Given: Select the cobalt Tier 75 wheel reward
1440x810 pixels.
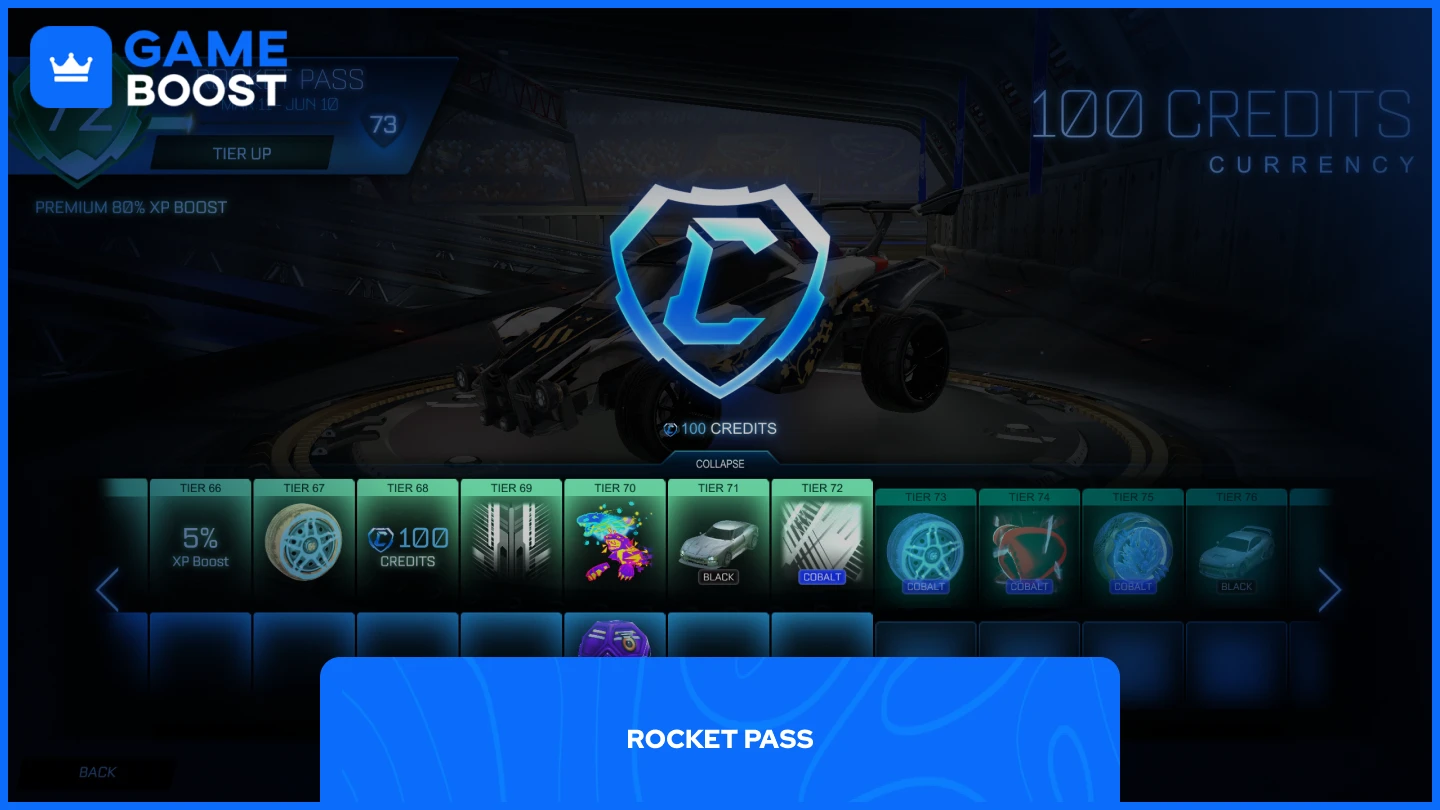Looking at the screenshot, I should tap(1133, 548).
